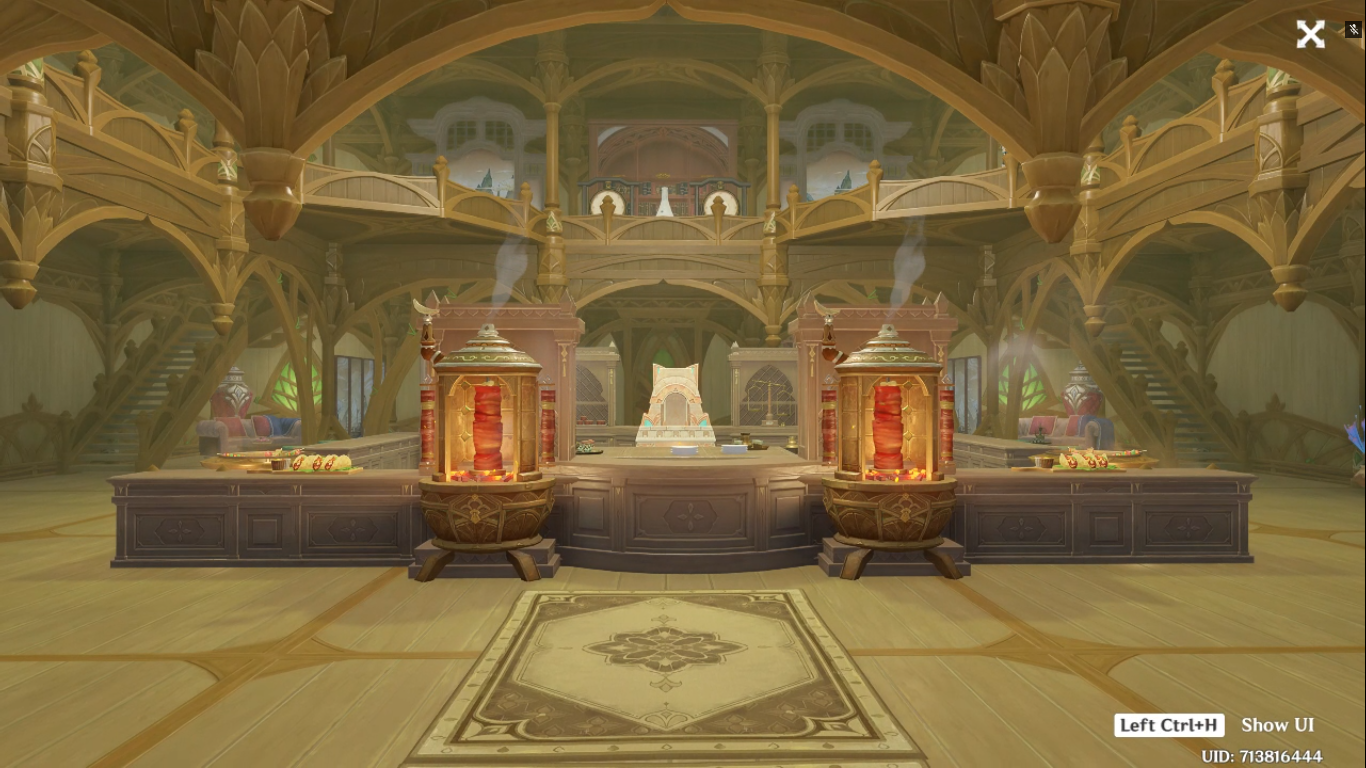Click the X to exit hidden-UI view
The height and width of the screenshot is (768, 1366).
click(x=1310, y=34)
